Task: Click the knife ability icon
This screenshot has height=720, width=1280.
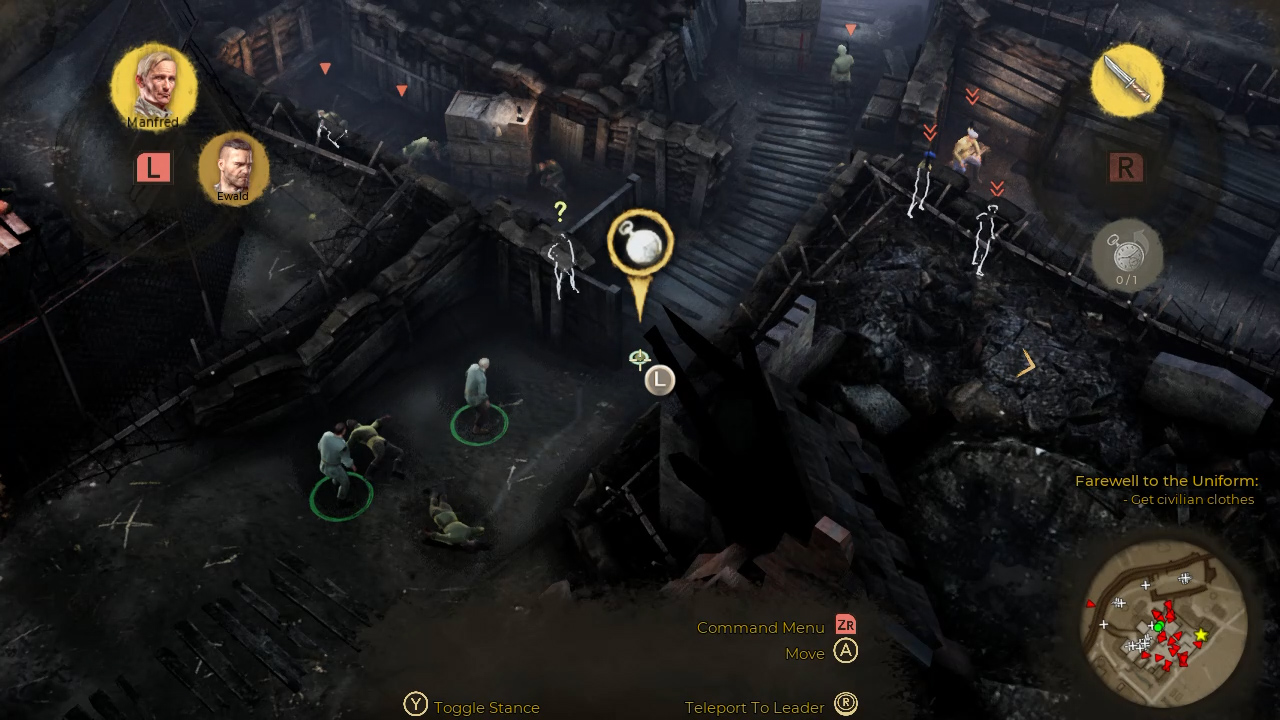Action: coord(1126,83)
